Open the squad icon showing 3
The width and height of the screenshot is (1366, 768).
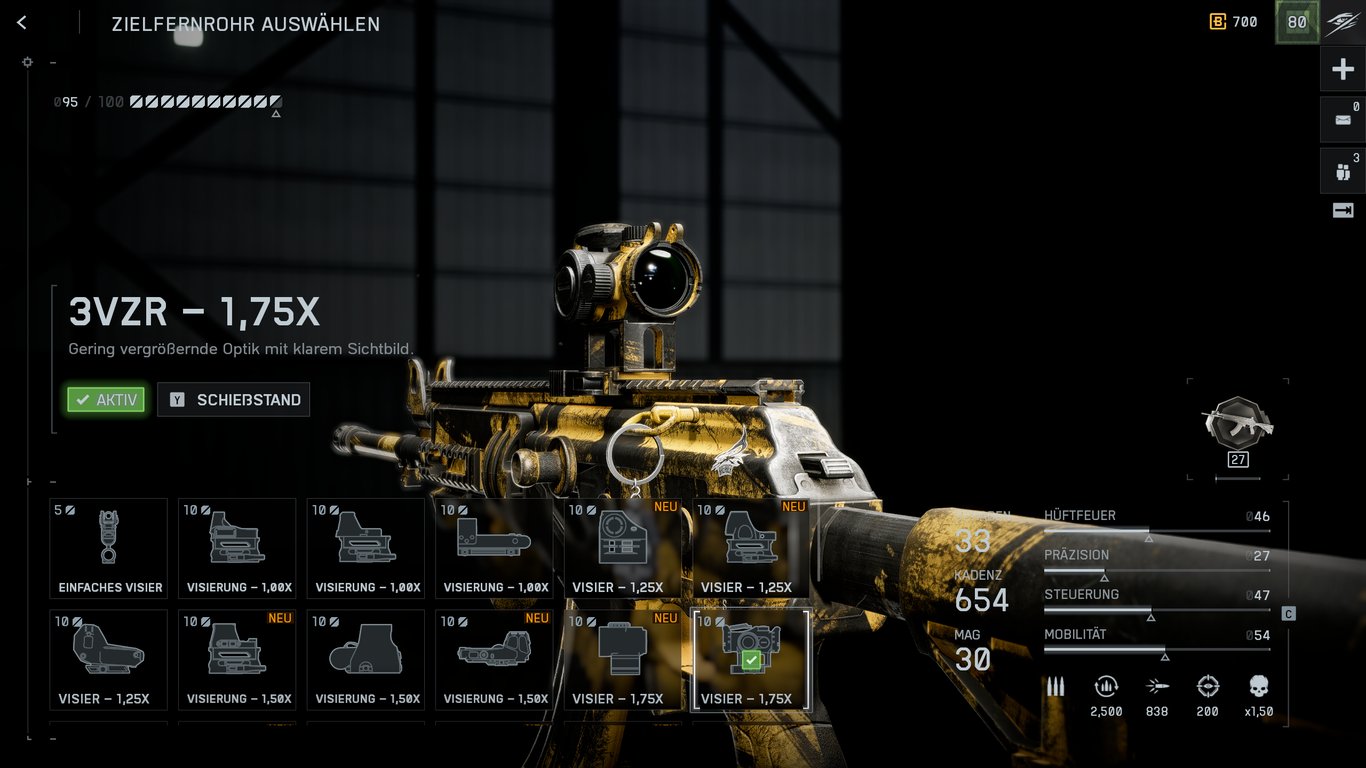click(1343, 171)
